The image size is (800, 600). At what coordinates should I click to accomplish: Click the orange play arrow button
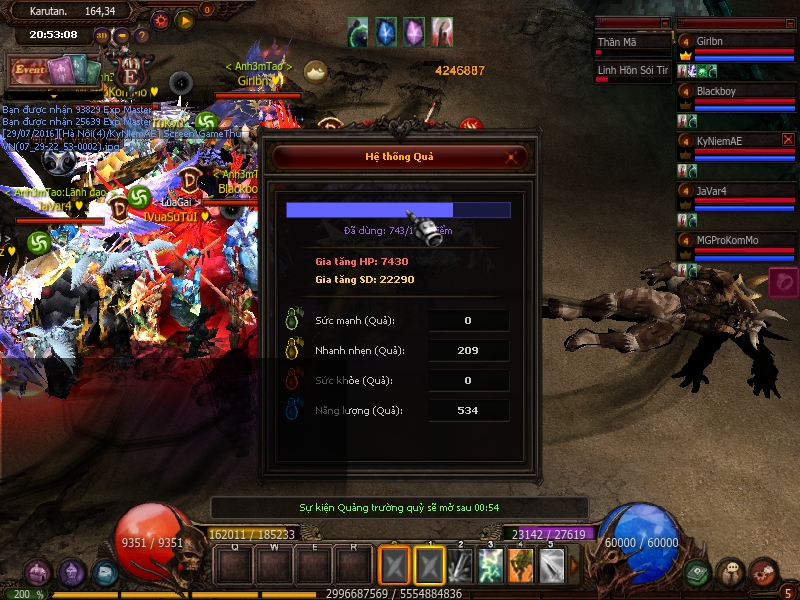(x=184, y=19)
